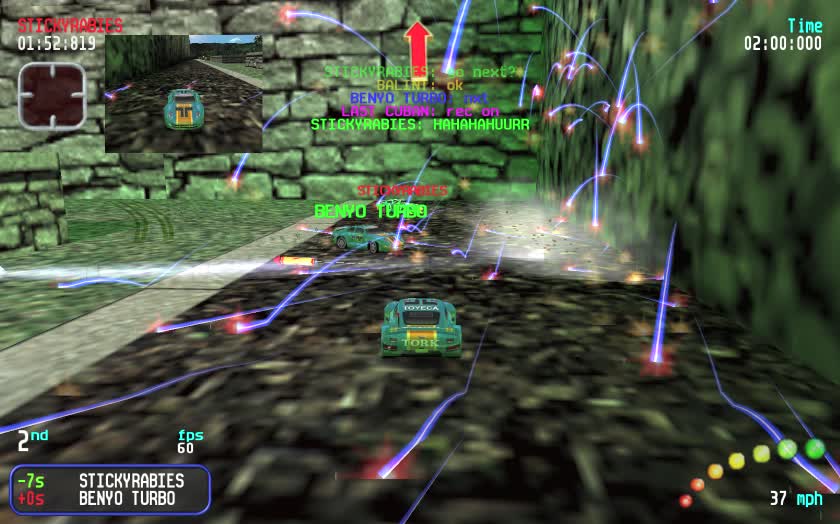Select BENYO TURBO row in the standings panel
This screenshot has width=840, height=524.
(x=110, y=498)
